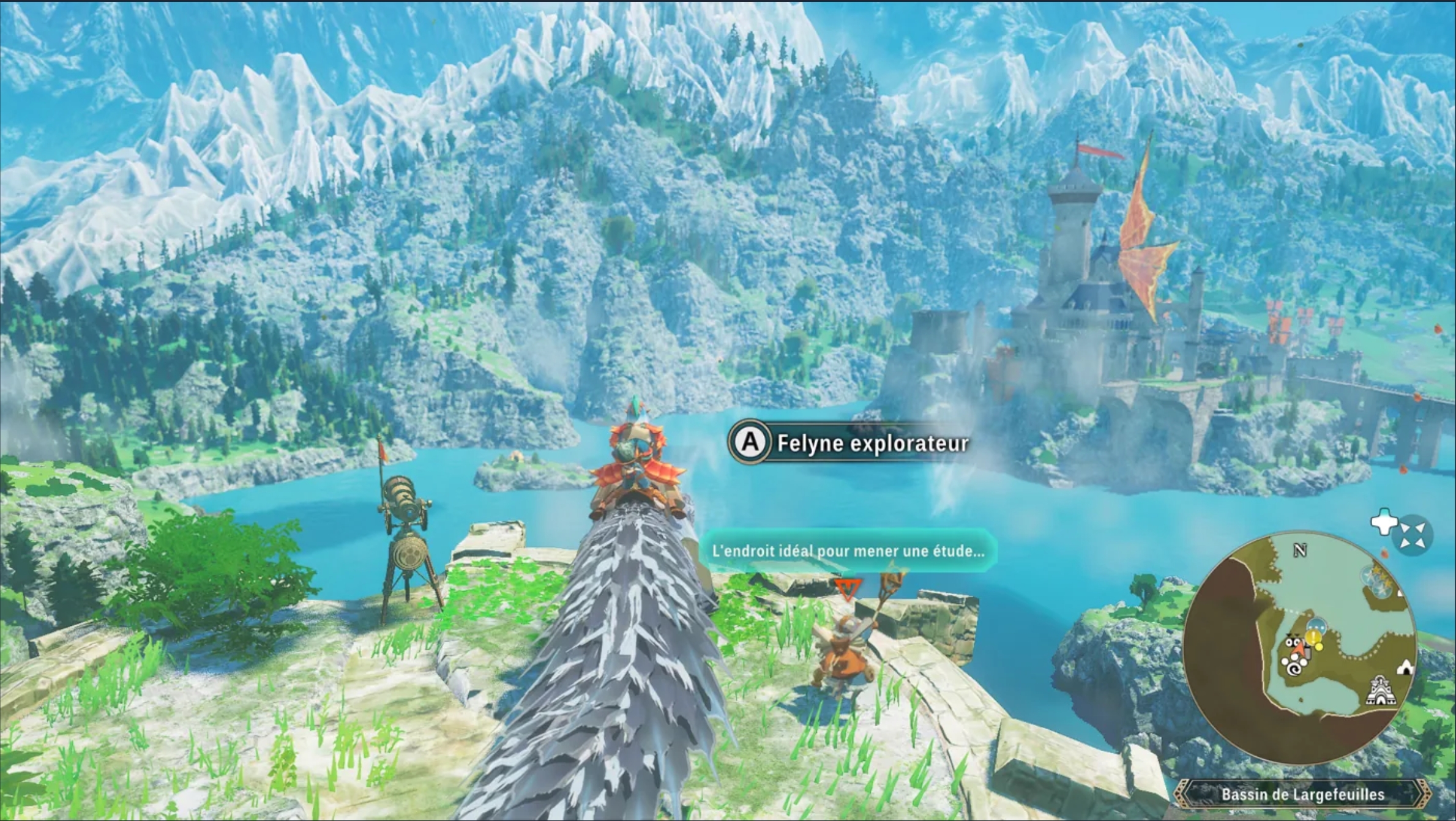Open the circular minimap
Screen dimensions: 1456x821
1299,647
